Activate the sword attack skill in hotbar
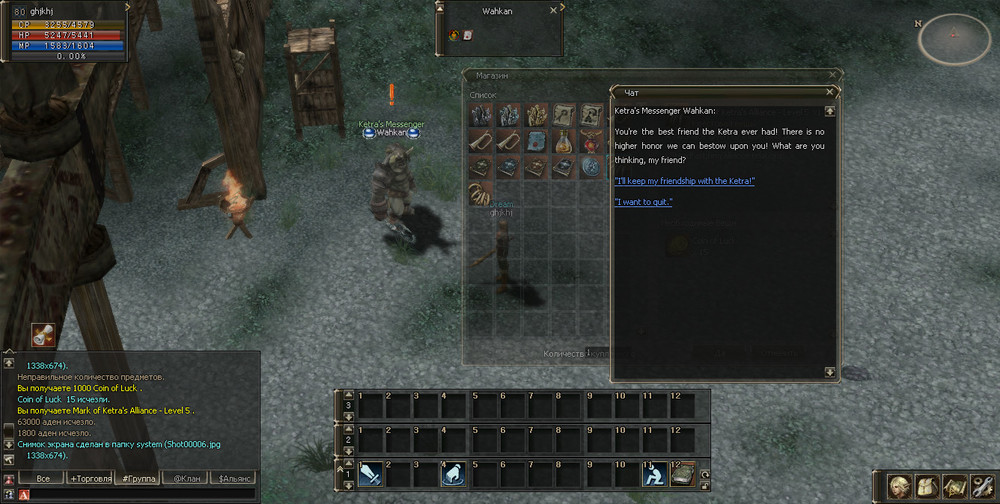 pyautogui.click(x=370, y=473)
